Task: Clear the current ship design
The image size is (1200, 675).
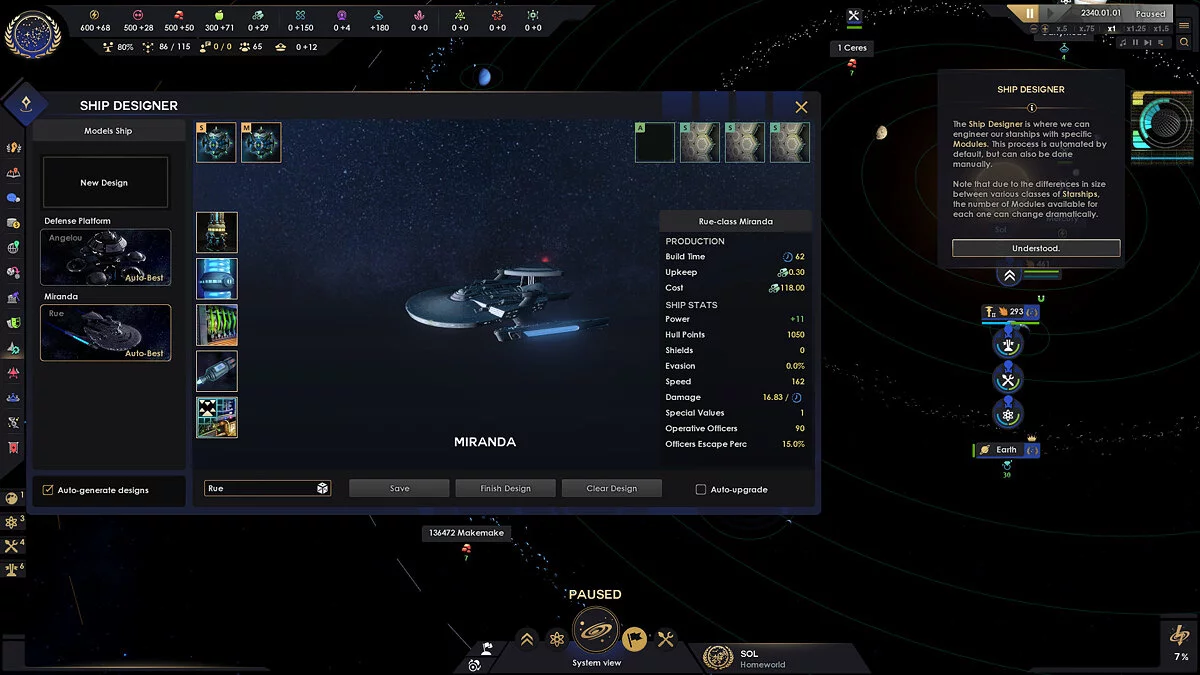Action: tap(611, 488)
